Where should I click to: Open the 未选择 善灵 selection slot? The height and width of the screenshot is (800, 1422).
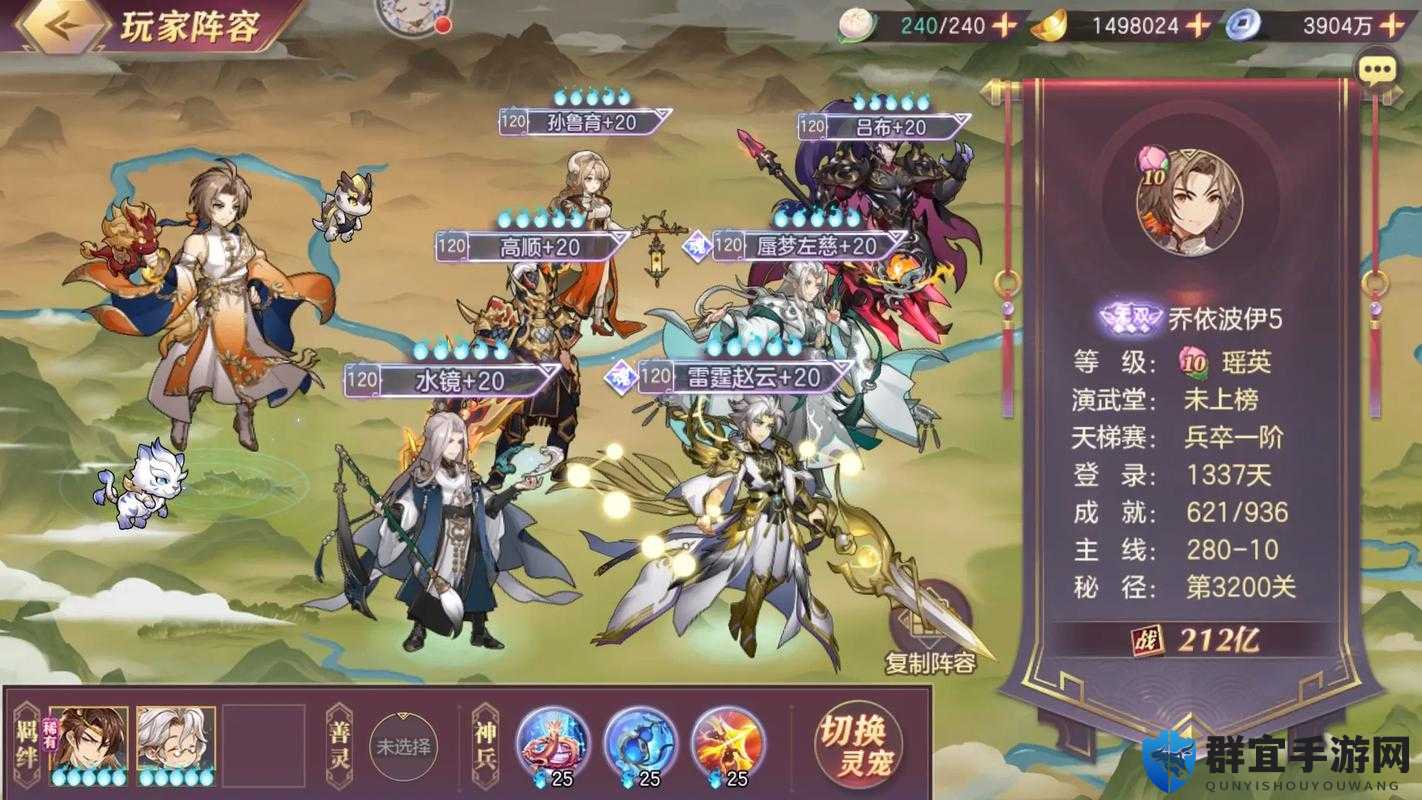[404, 748]
